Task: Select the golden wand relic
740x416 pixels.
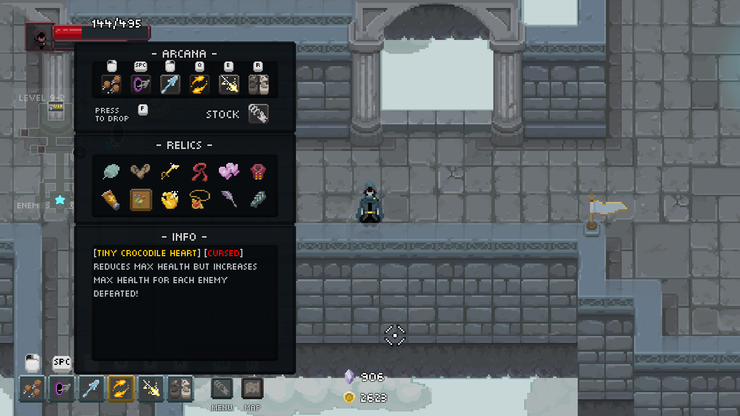Action: [x=170, y=172]
